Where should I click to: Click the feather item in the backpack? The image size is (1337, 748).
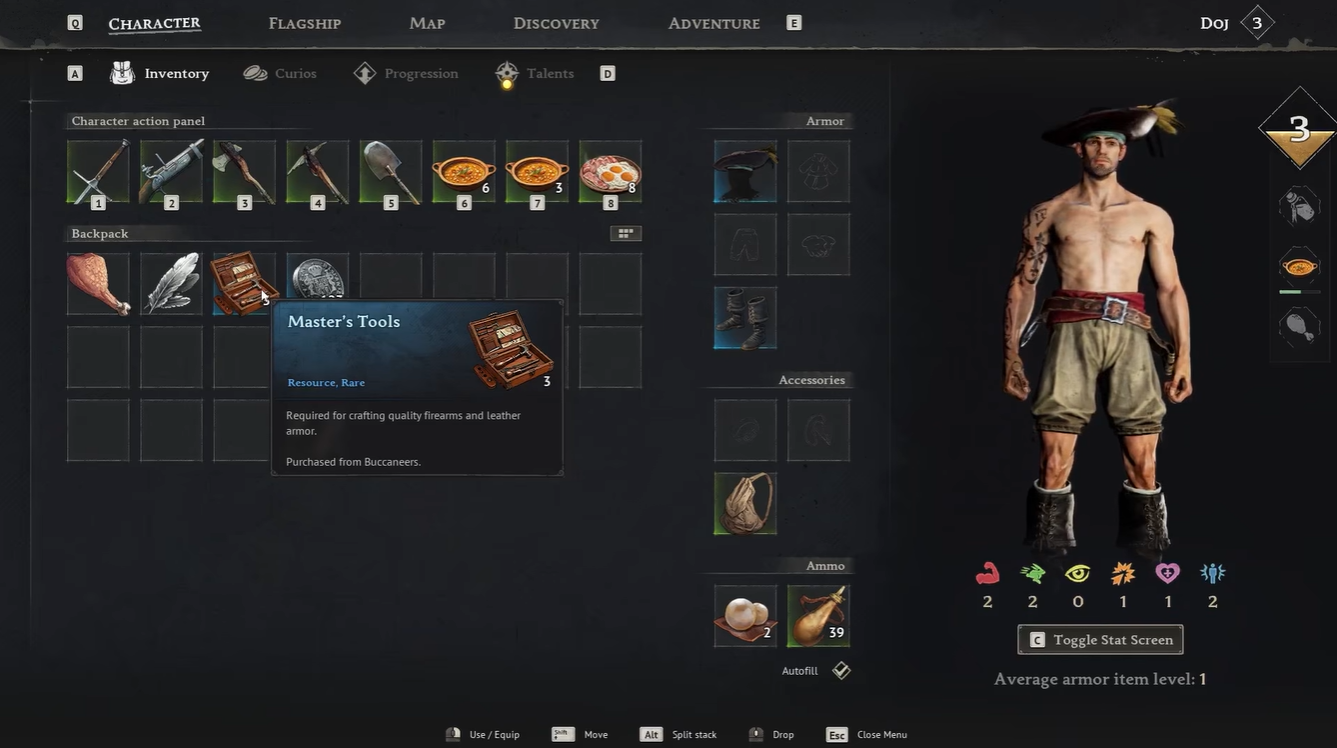click(171, 284)
